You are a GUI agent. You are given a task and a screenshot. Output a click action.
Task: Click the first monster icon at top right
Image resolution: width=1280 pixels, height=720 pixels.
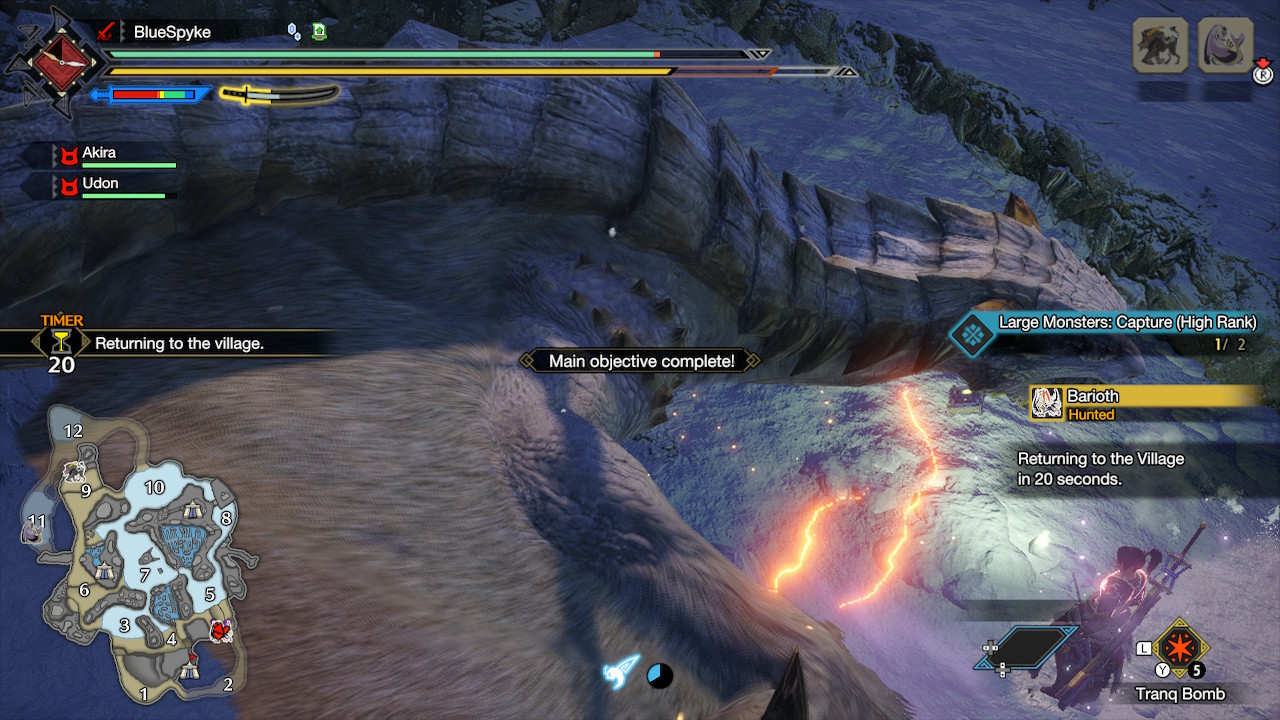(x=1159, y=46)
